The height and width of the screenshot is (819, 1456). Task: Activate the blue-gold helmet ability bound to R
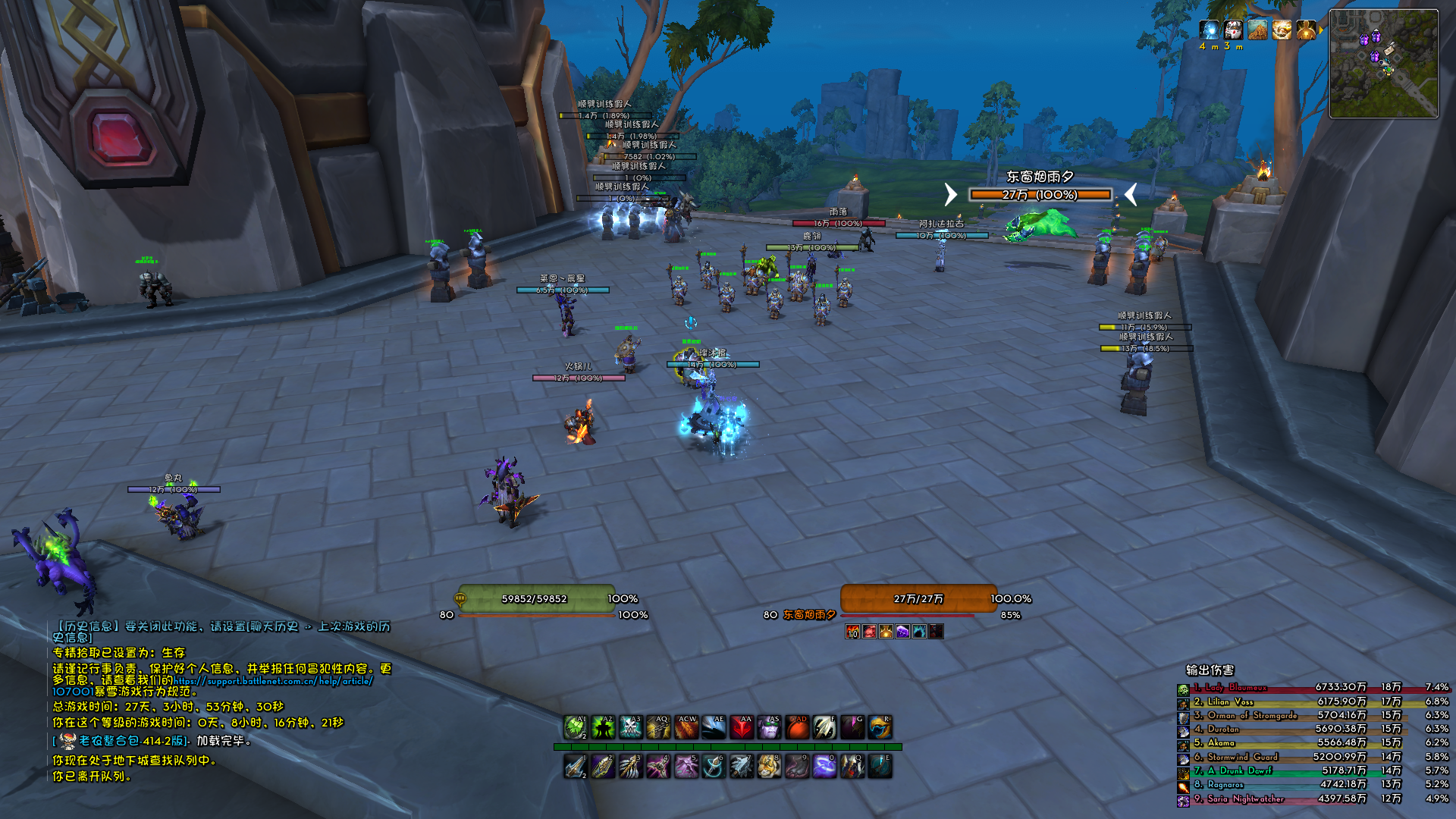(880, 727)
